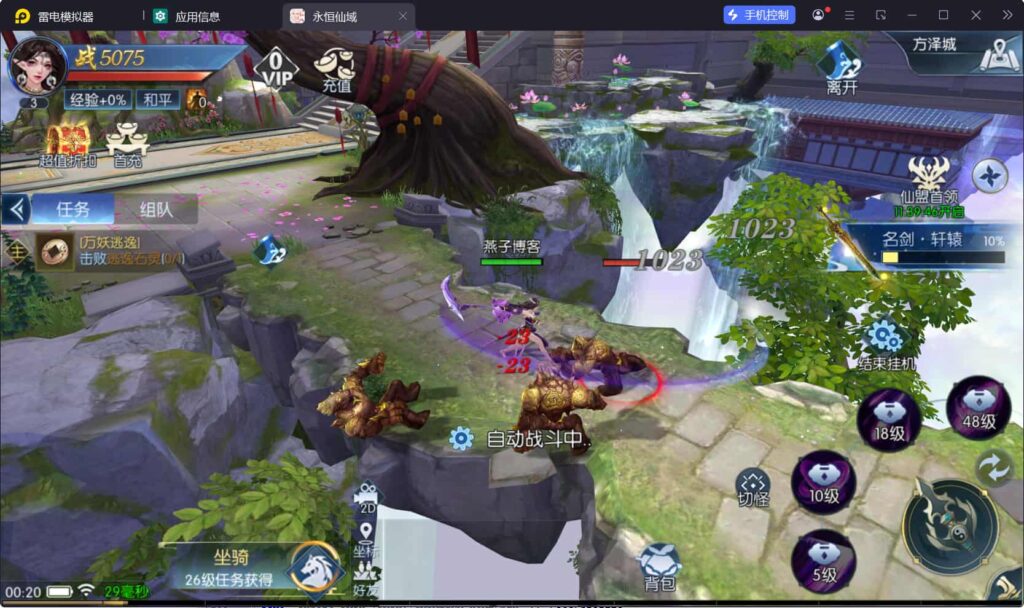Open the 背包 backpack
Image resolution: width=1024 pixels, height=608 pixels.
point(660,567)
